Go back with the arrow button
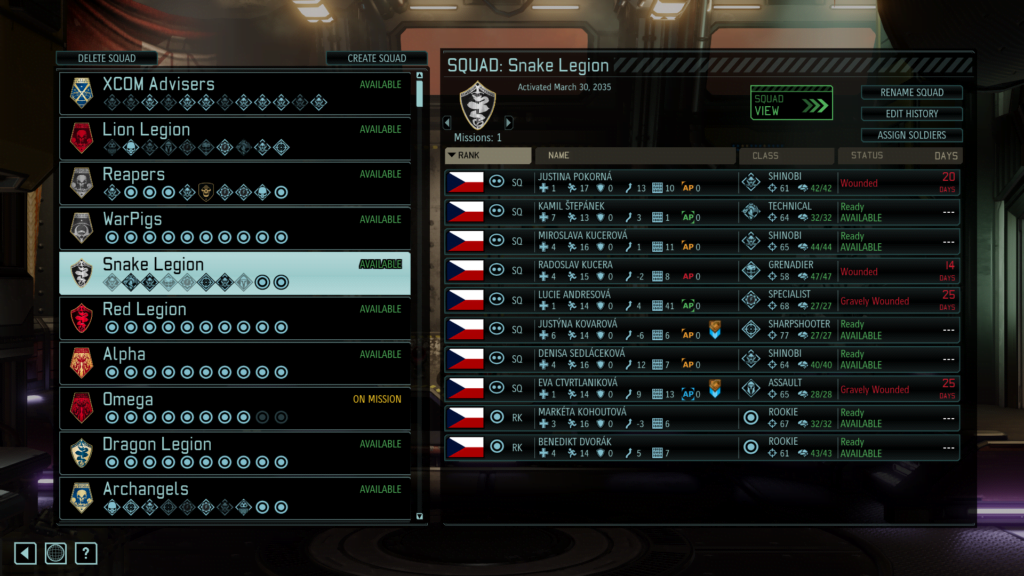The height and width of the screenshot is (576, 1024). 25,553
